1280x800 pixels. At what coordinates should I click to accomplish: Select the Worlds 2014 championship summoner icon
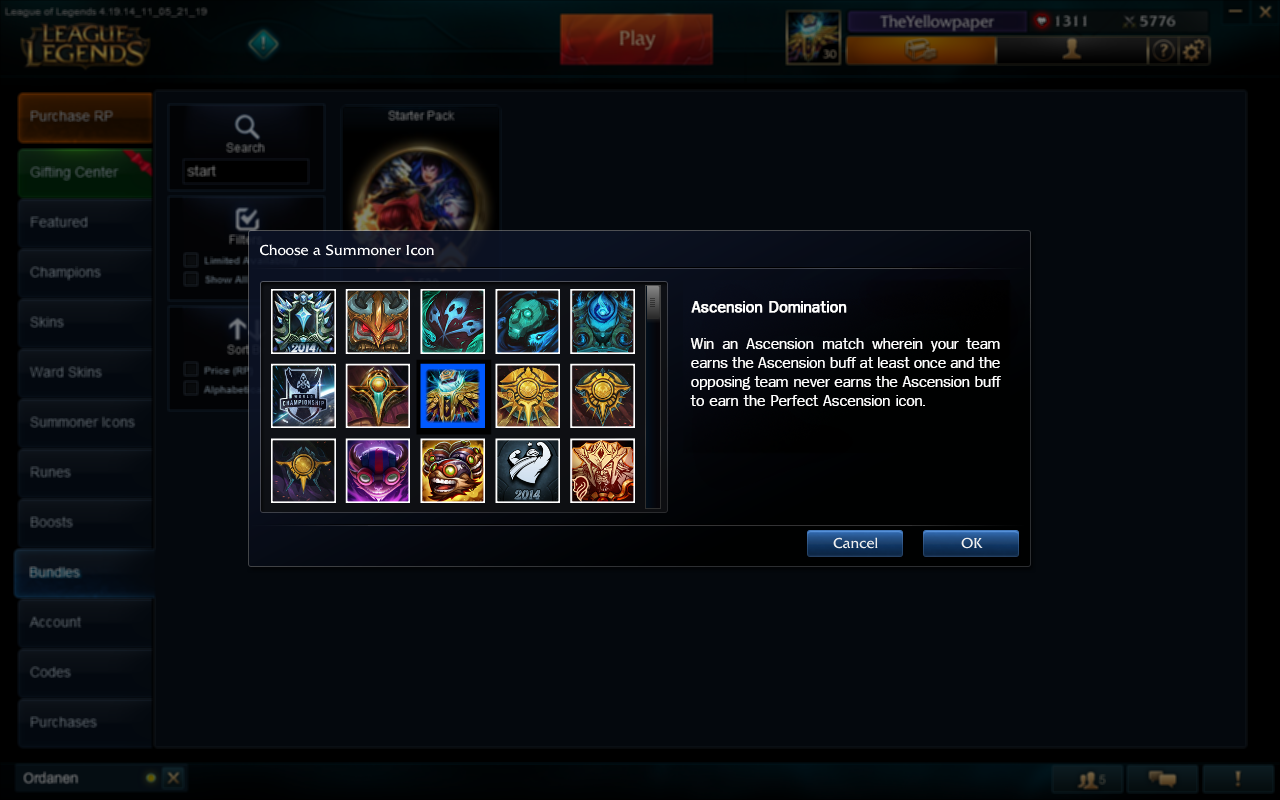(x=303, y=395)
